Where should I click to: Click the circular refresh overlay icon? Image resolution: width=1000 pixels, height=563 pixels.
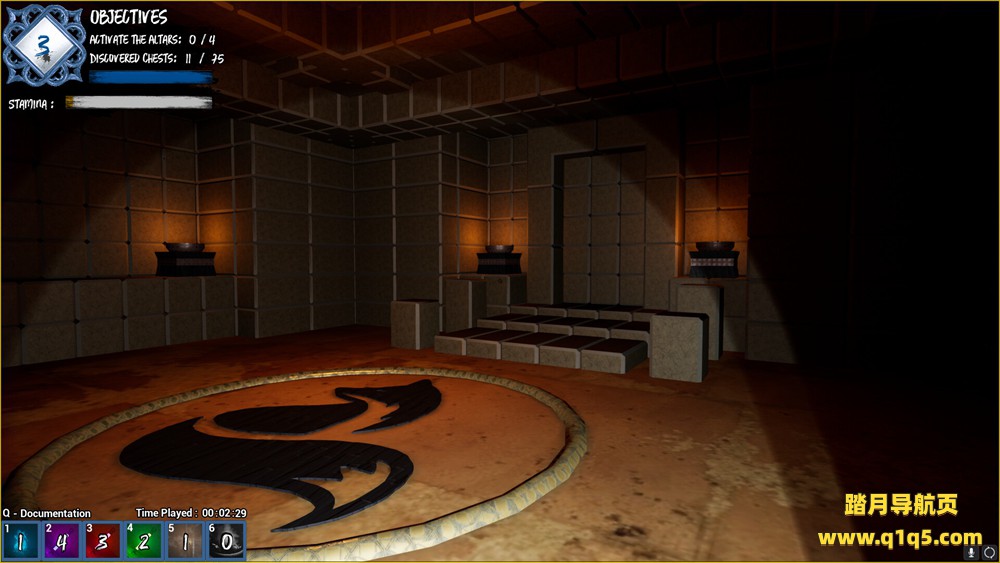click(x=989, y=552)
